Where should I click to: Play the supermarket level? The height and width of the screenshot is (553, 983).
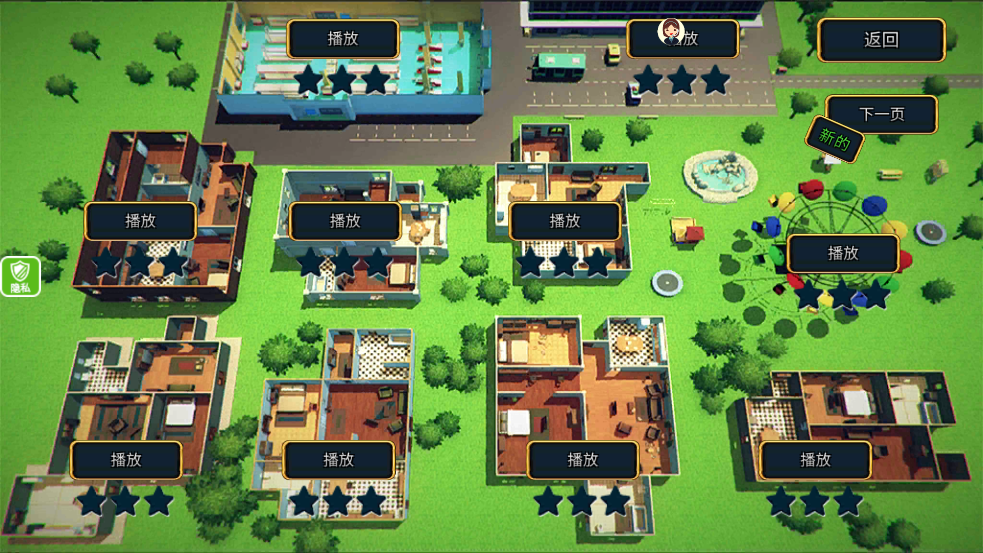pyautogui.click(x=343, y=39)
